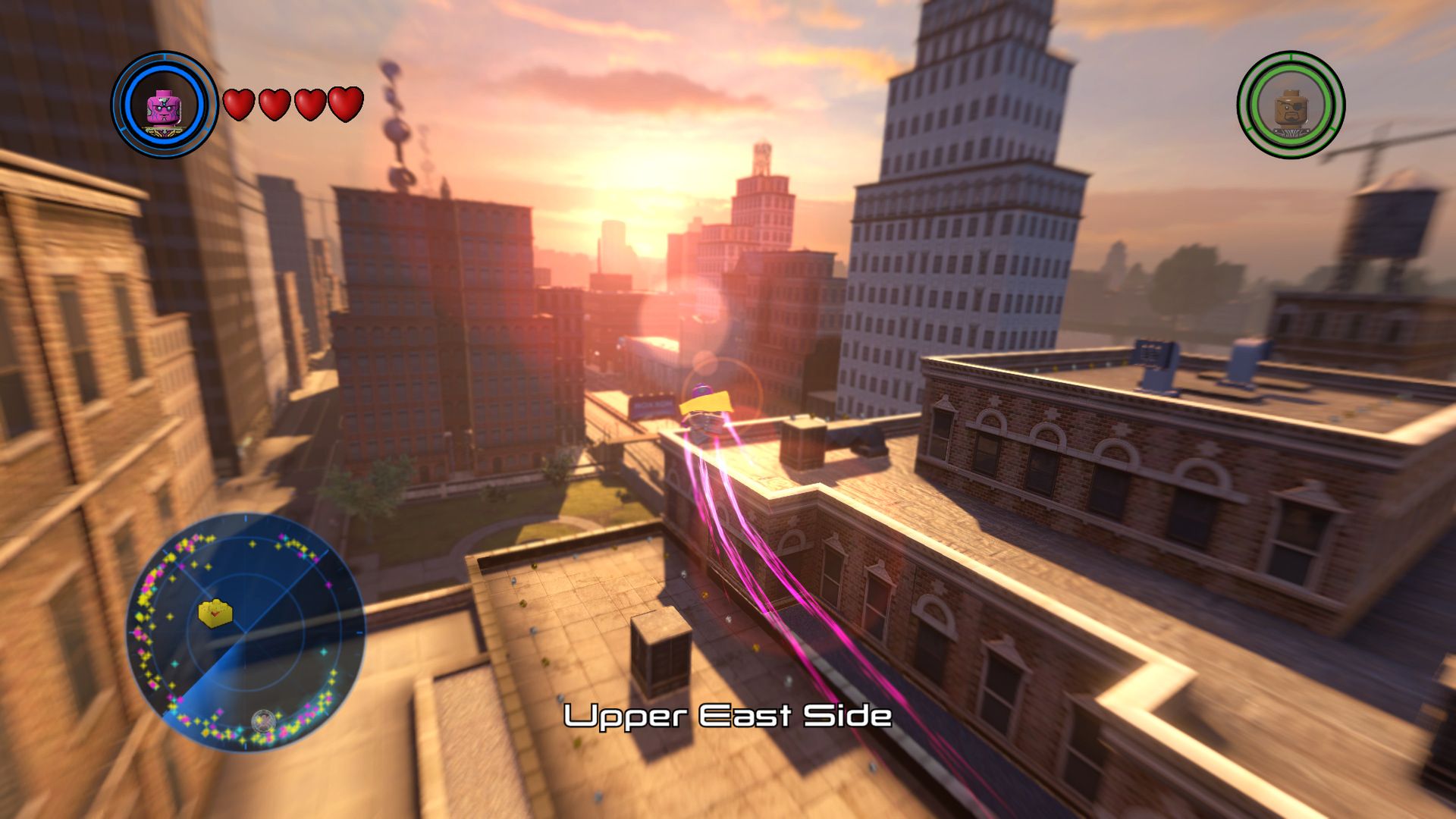Click the pink-faced player one character portrait
Image resolution: width=1456 pixels, height=819 pixels.
[x=165, y=105]
